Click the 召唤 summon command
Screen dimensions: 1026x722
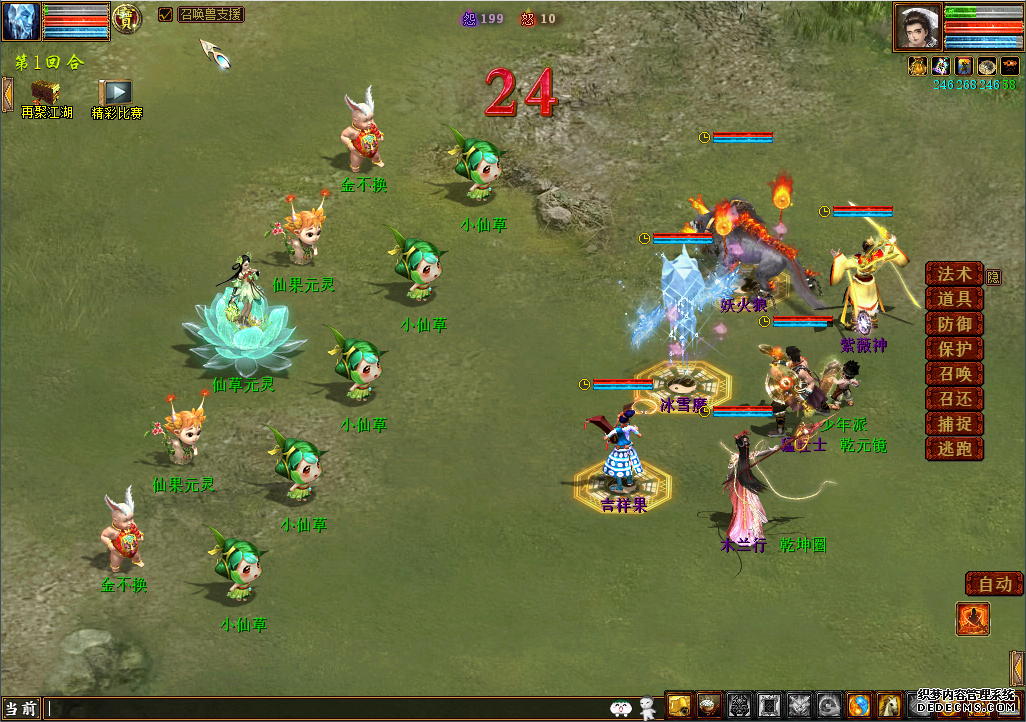coord(954,374)
